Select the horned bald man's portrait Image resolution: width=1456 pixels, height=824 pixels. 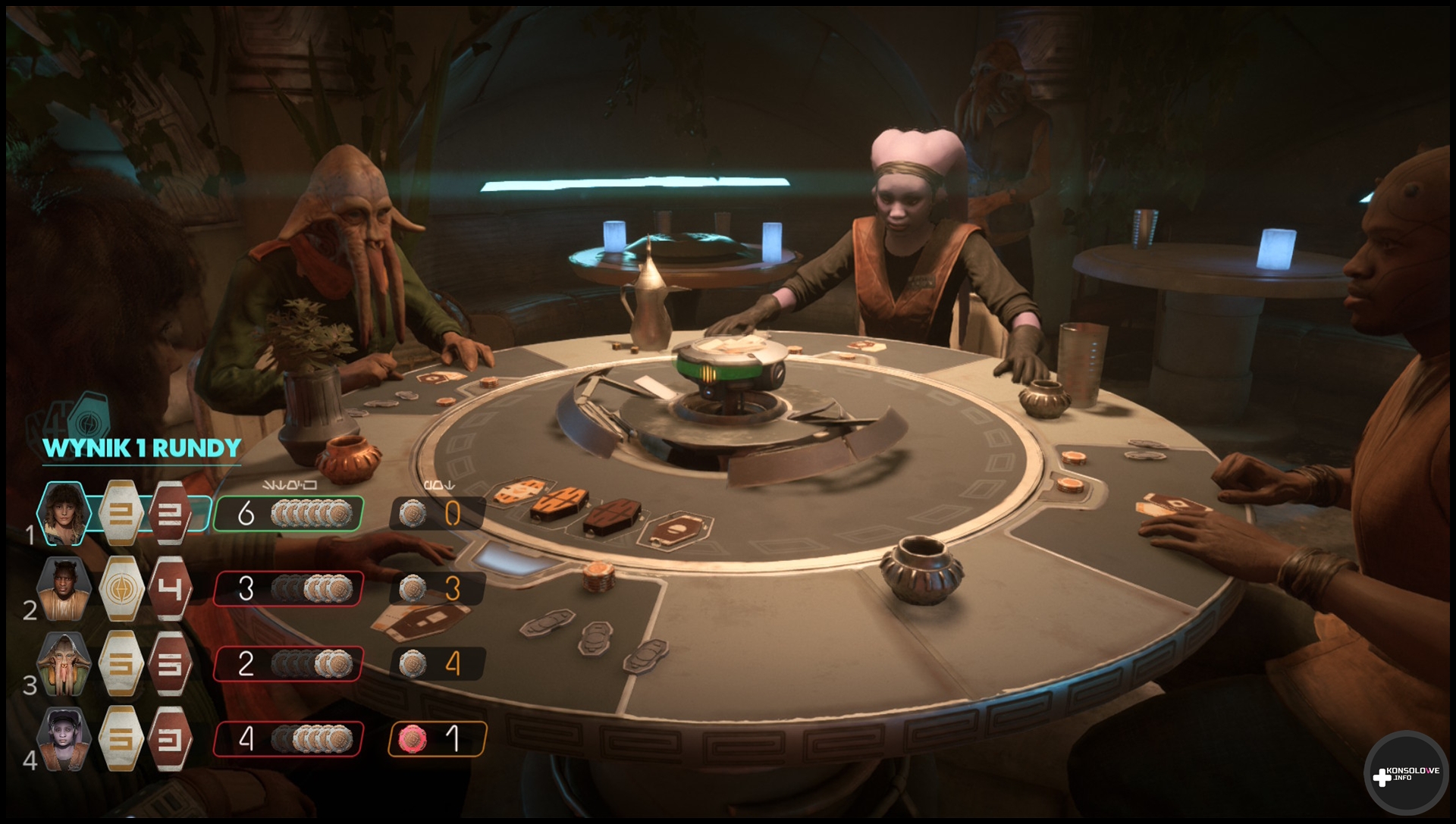(64, 588)
